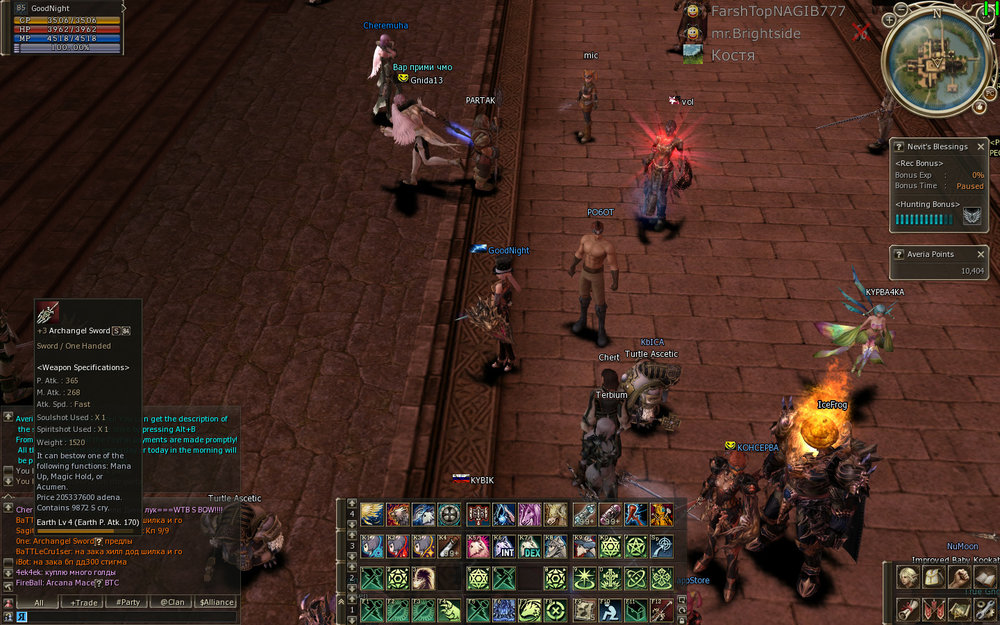Select the @Clan chat tab
Viewport: 1000px width, 625px height.
(x=170, y=602)
